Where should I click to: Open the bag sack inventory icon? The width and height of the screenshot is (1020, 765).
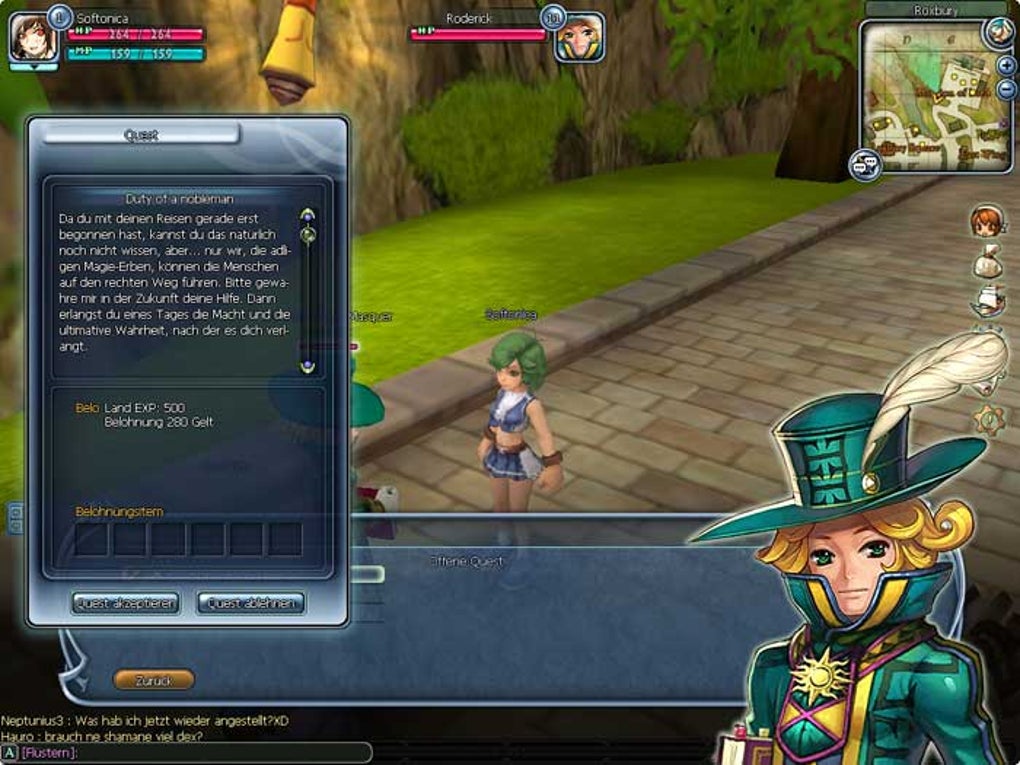tap(988, 261)
